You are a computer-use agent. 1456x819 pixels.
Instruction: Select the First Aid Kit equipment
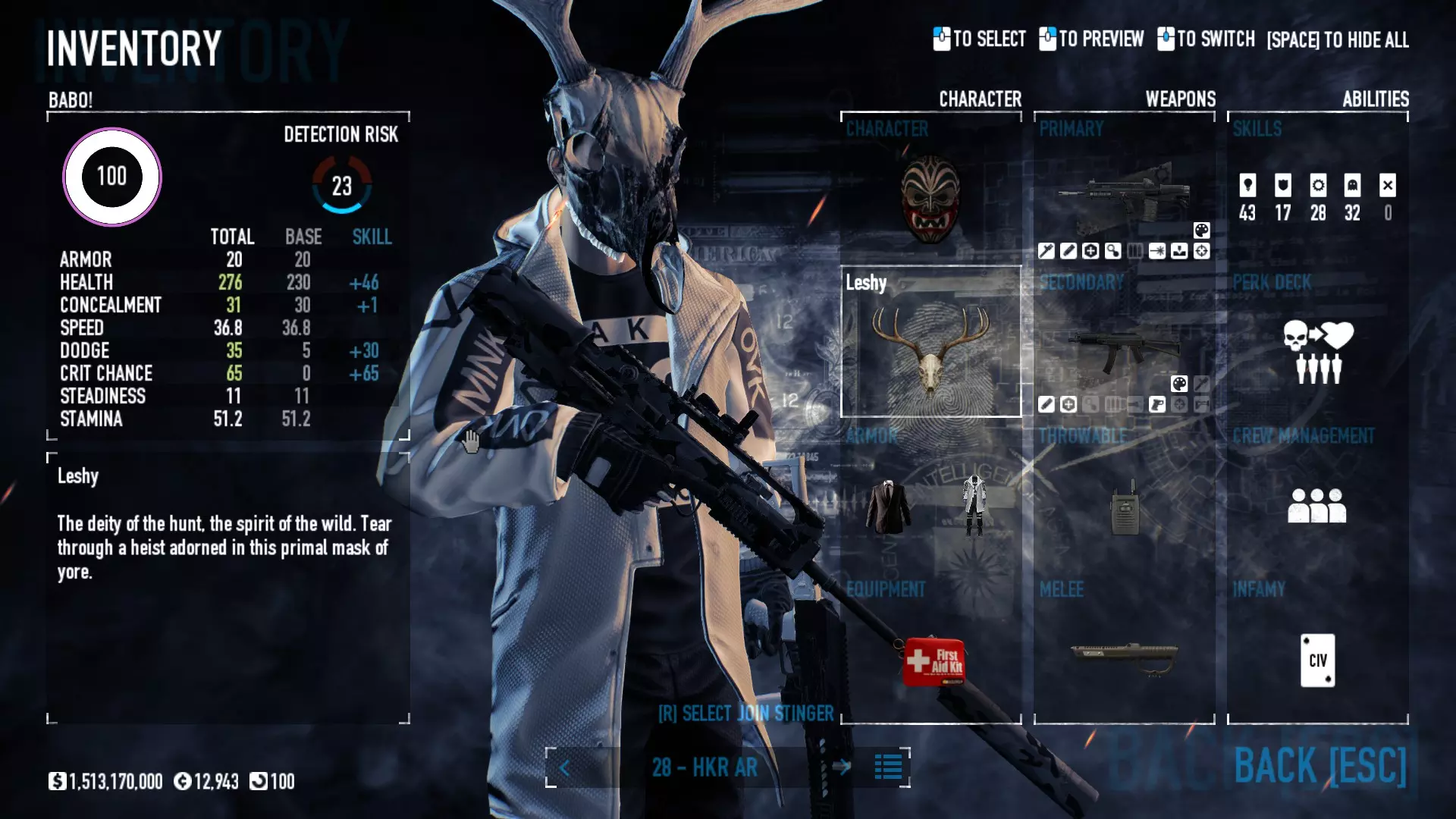(x=933, y=661)
